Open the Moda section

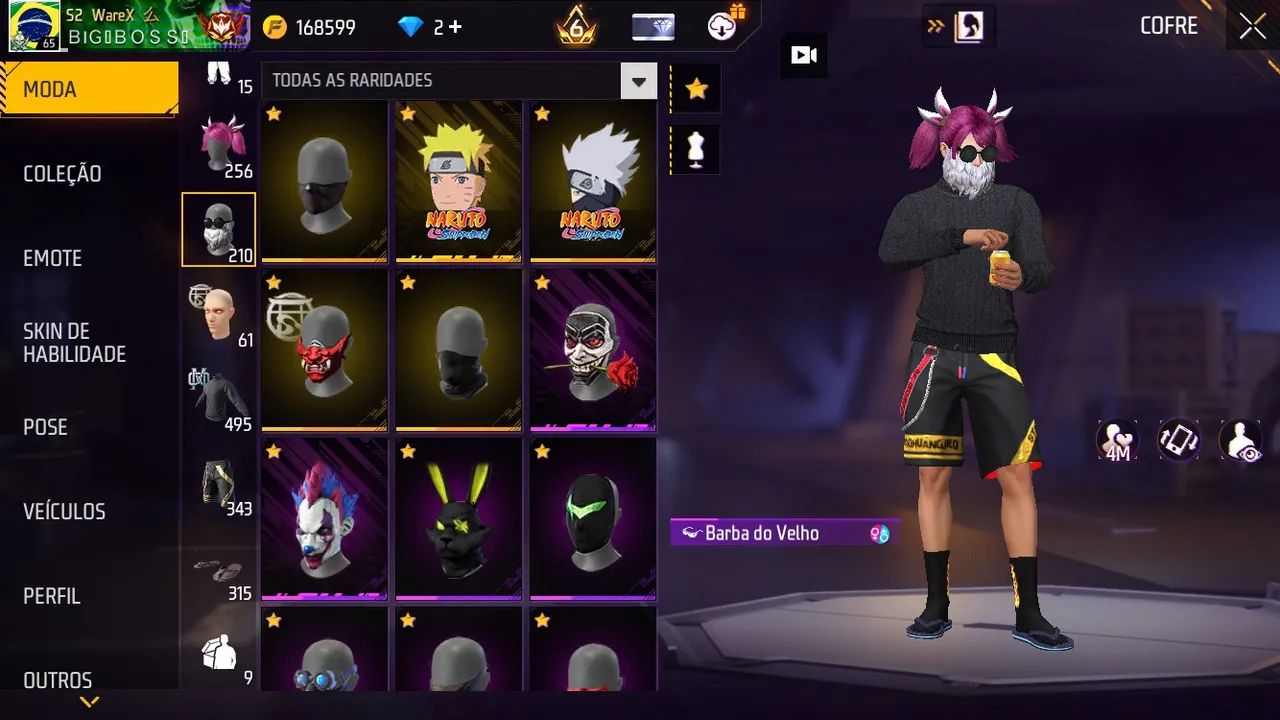pyautogui.click(x=88, y=90)
